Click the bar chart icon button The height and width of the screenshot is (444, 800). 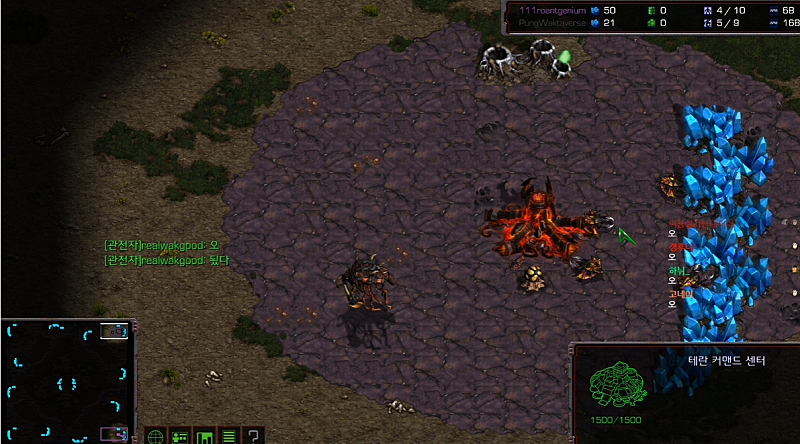[204, 436]
